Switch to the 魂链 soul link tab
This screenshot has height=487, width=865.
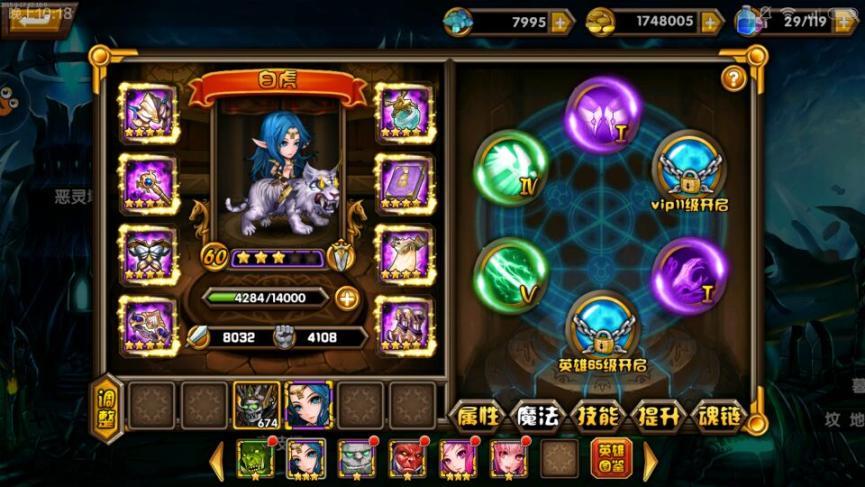720,416
